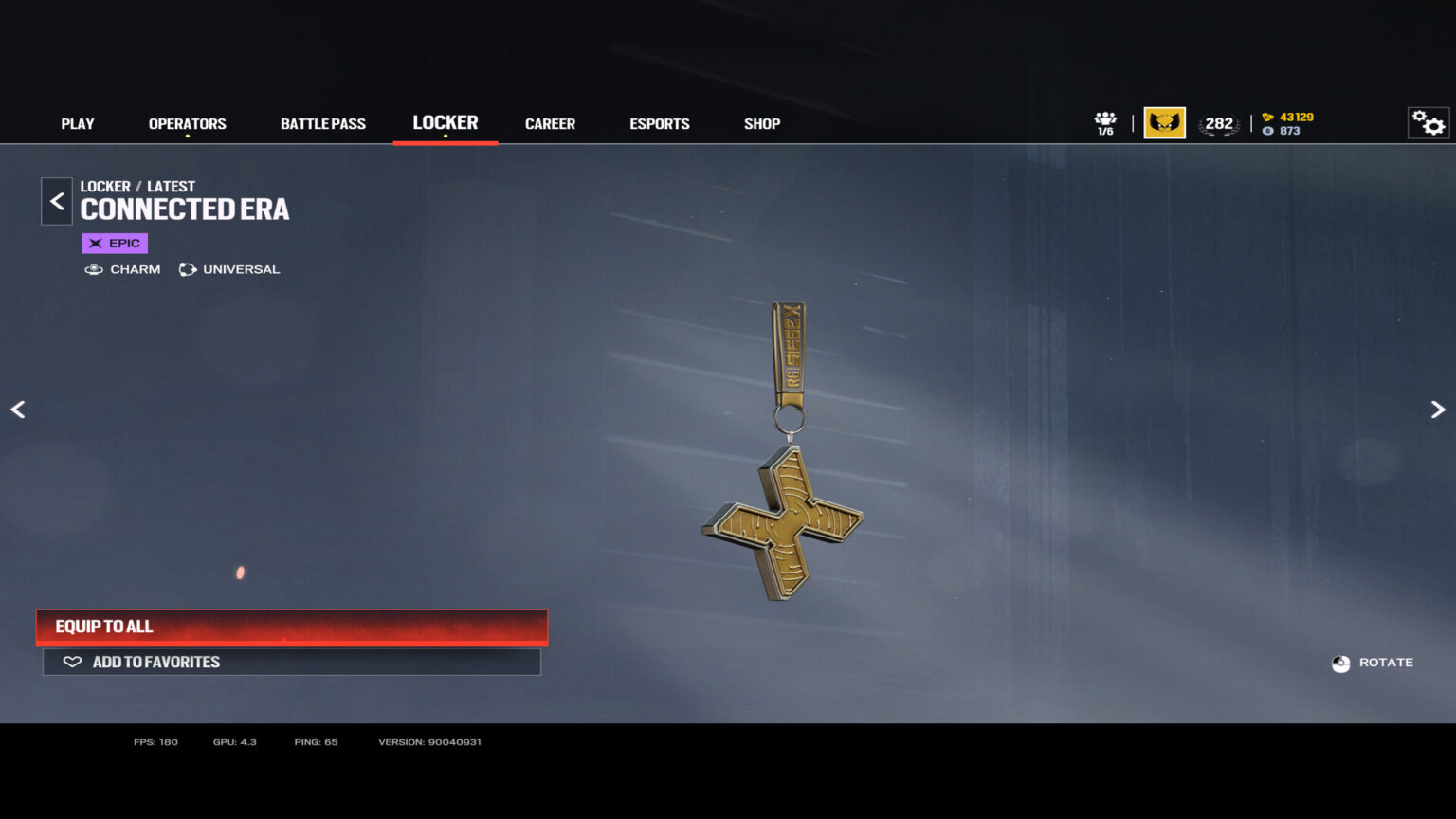
Task: Click the Charm category icon
Action: [94, 269]
